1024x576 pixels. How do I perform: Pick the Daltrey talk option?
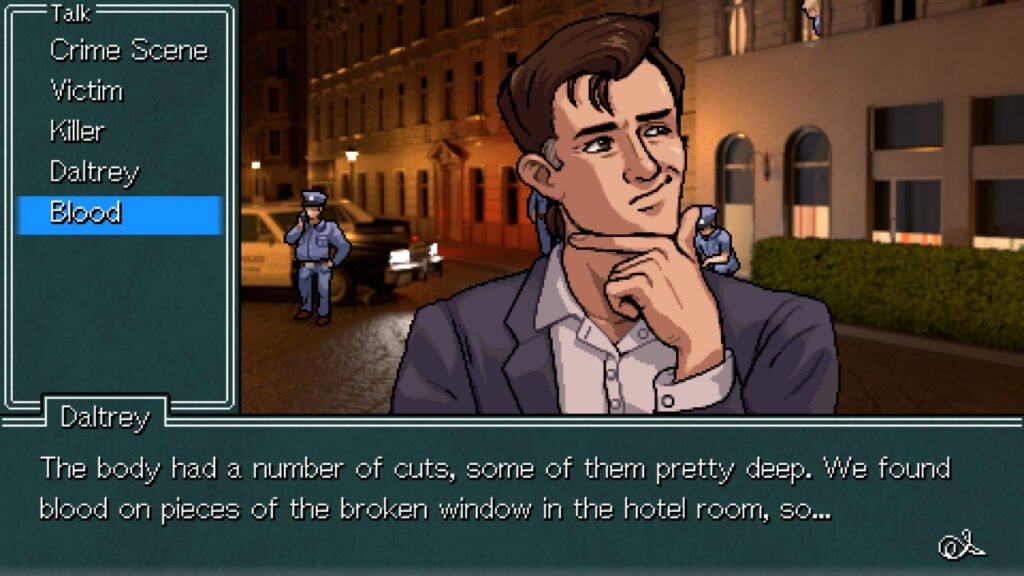point(93,172)
